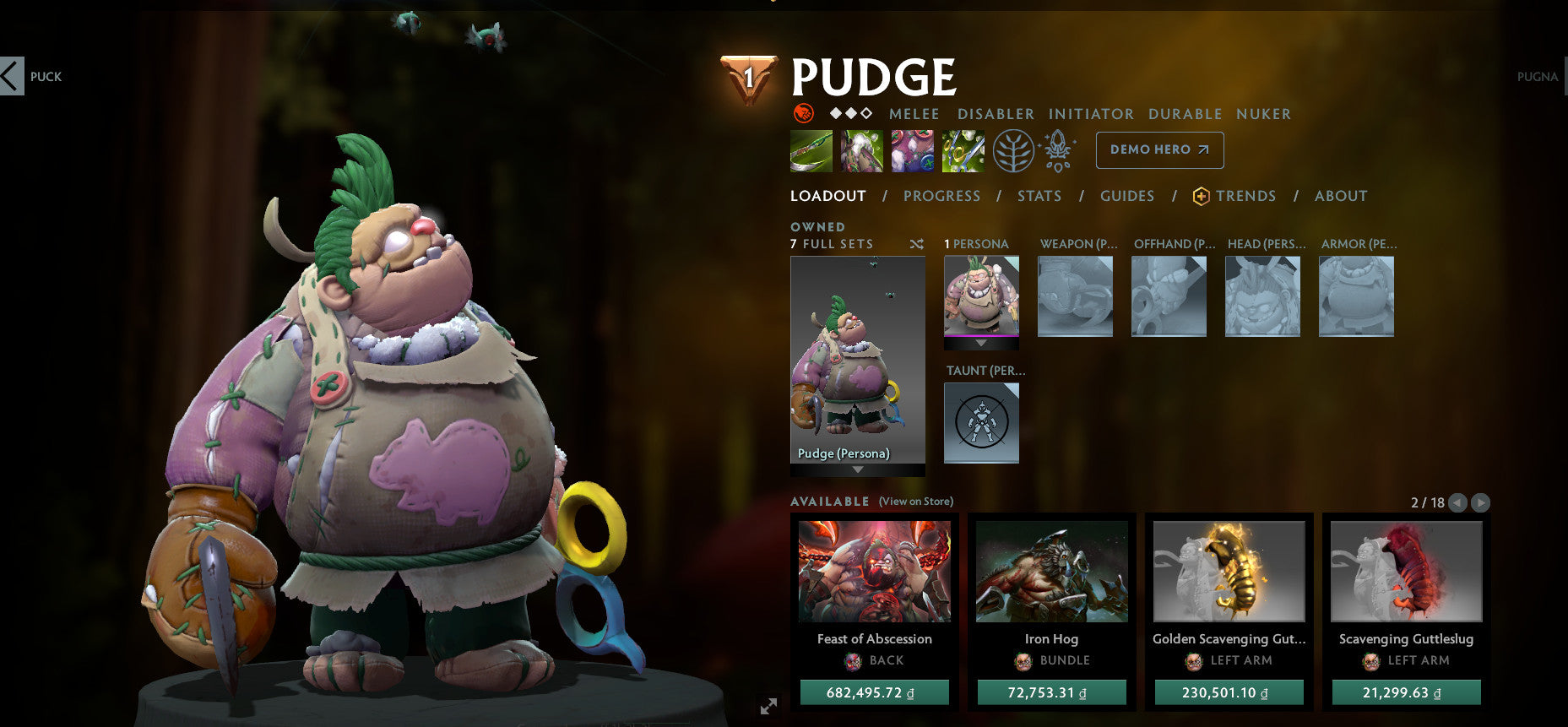This screenshot has height=727, width=1568.
Task: Select the Meat Hook ability icon
Action: click(811, 150)
